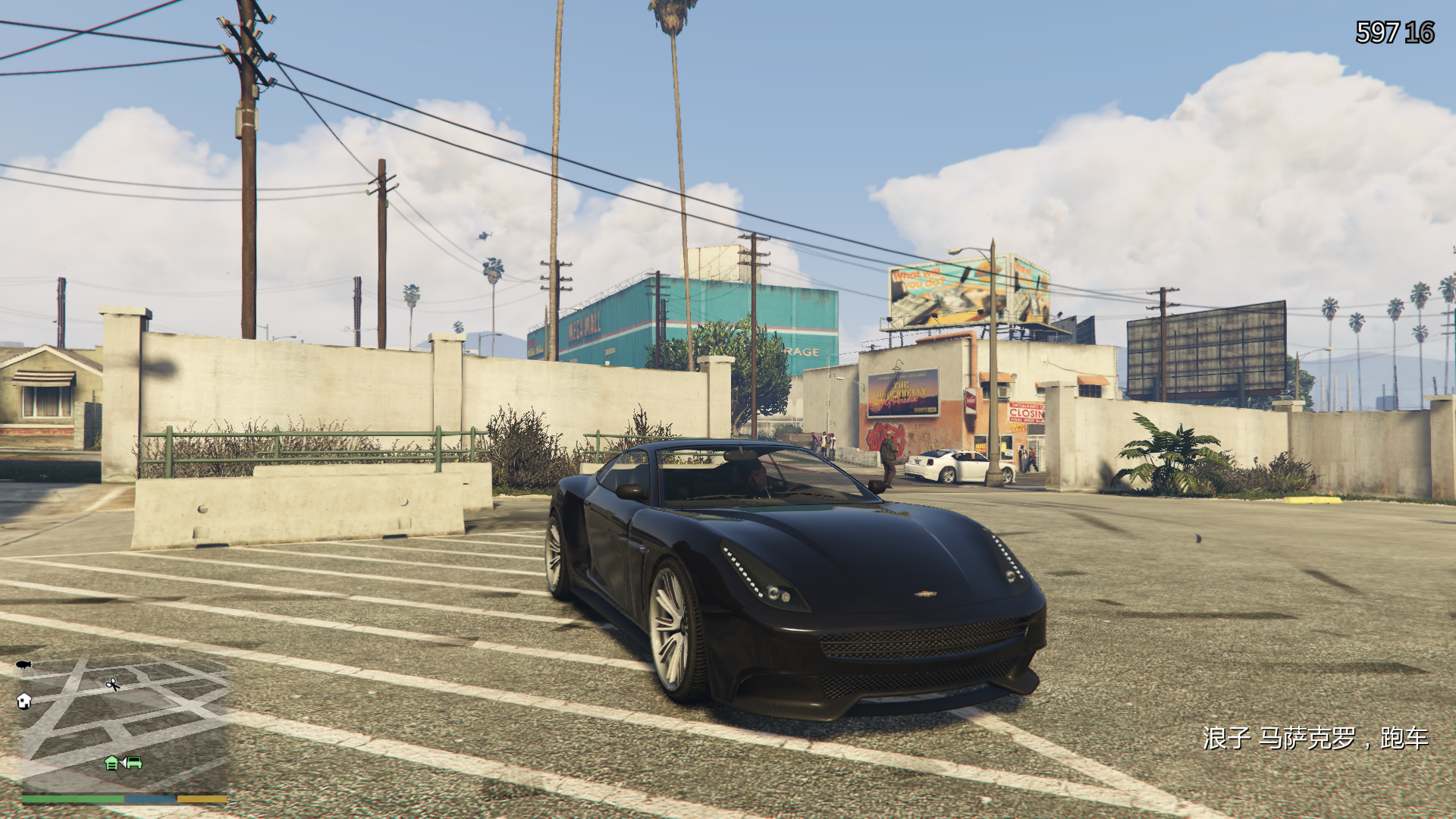The image size is (1456, 819).
Task: Select the green car blip beside the player arrow
Action: [x=134, y=761]
